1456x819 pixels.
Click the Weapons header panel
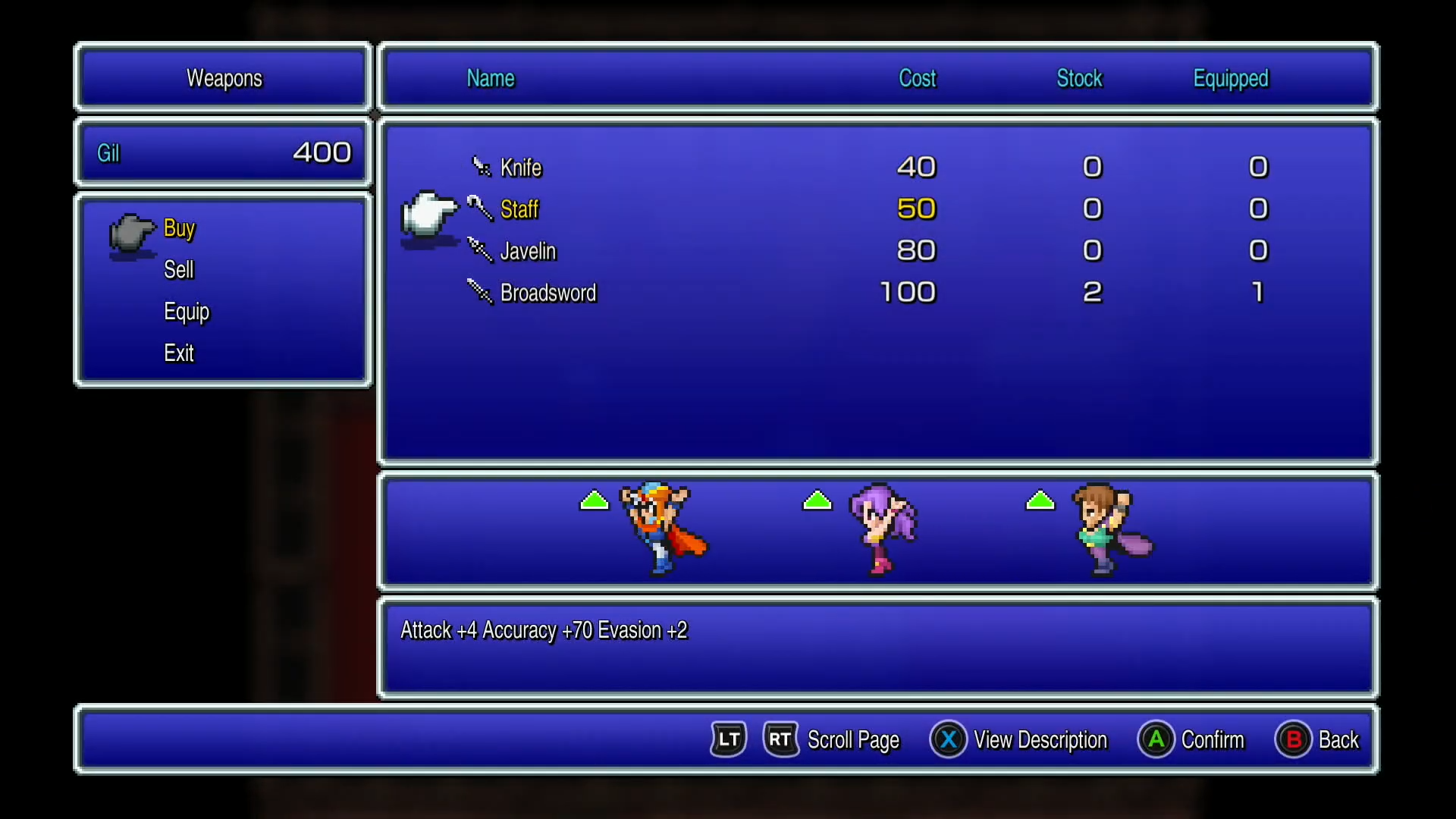coord(223,77)
